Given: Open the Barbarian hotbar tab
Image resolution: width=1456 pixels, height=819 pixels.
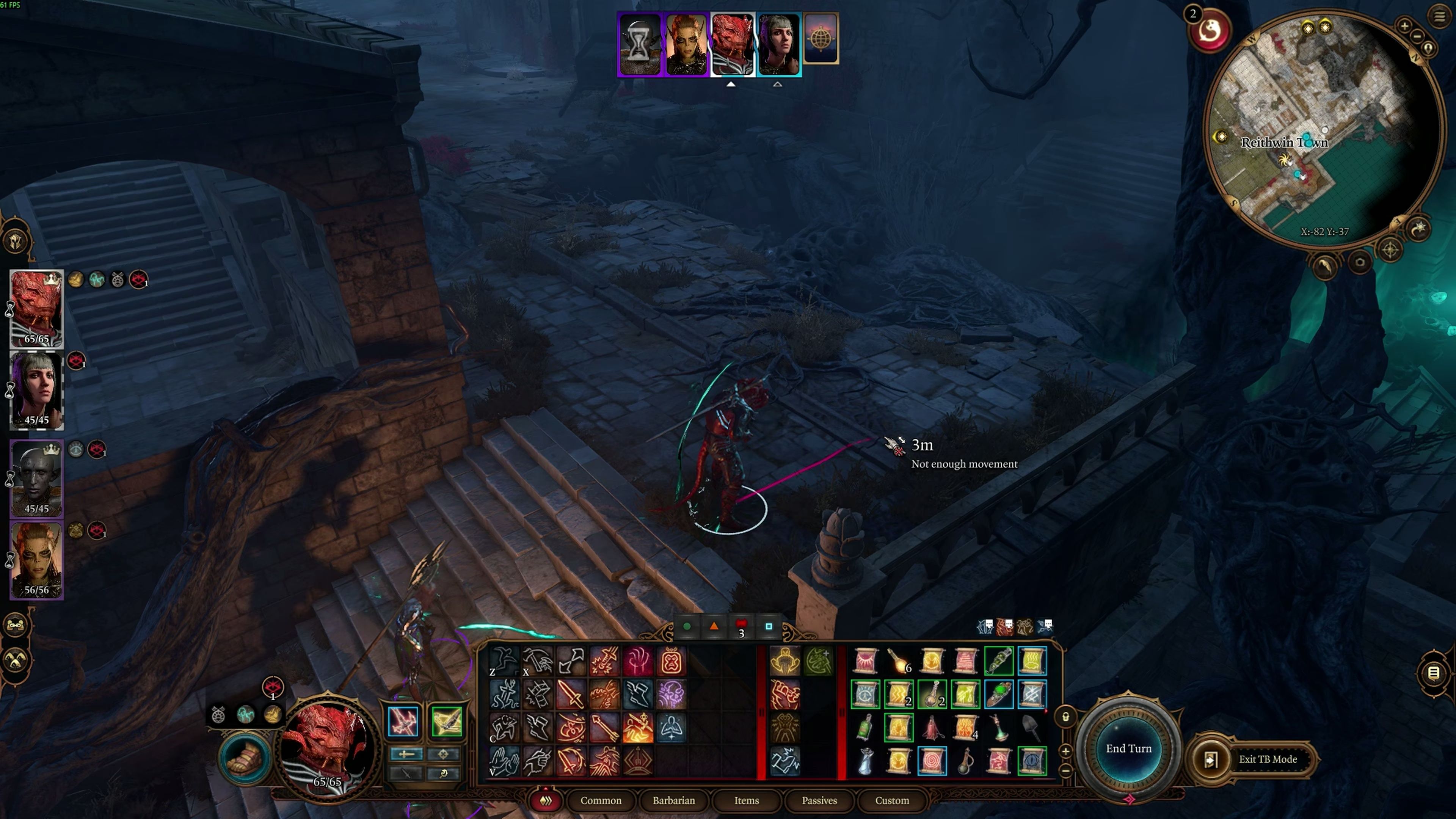Looking at the screenshot, I should (x=673, y=800).
